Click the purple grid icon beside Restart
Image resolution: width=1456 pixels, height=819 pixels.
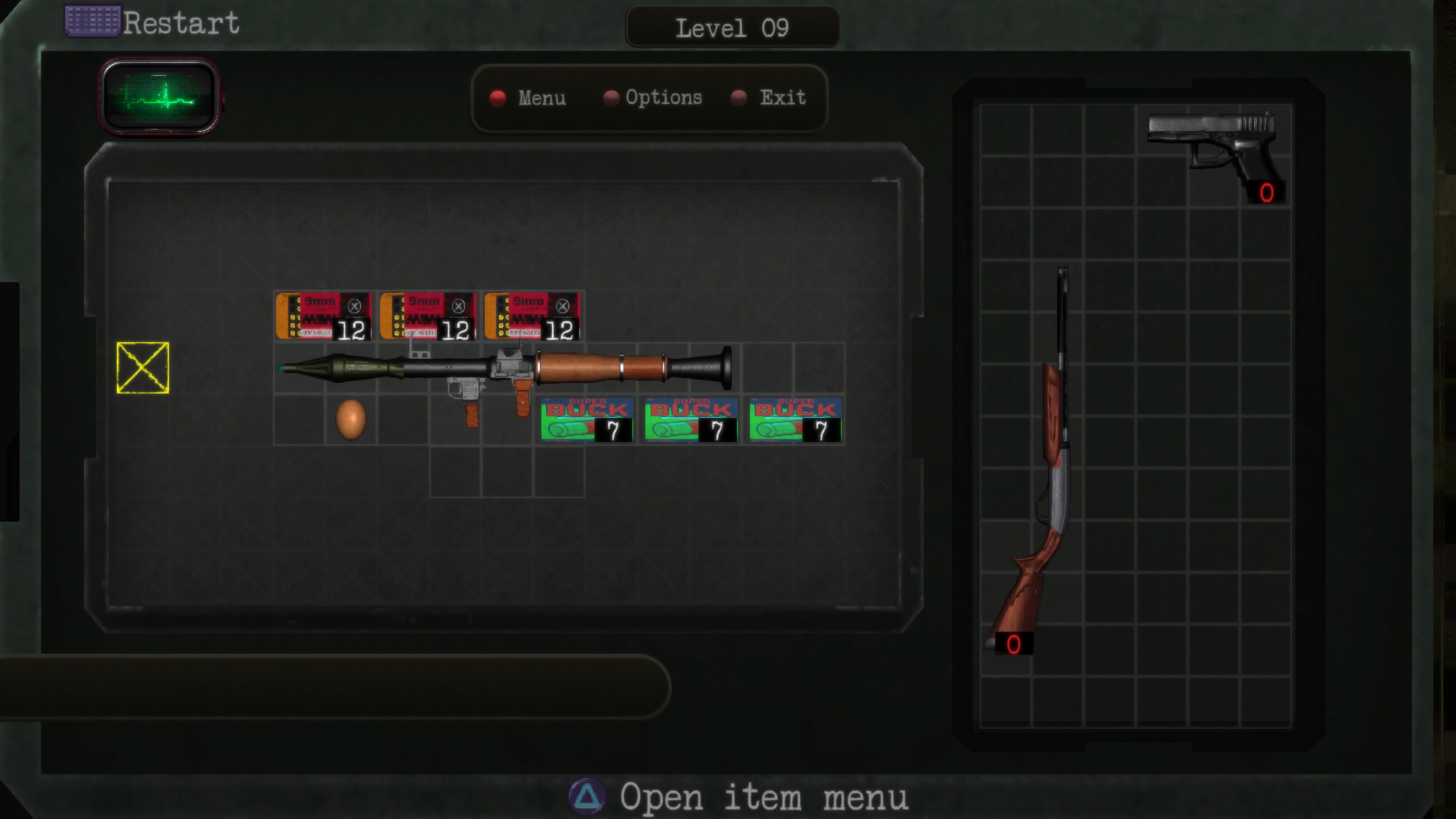coord(92,22)
